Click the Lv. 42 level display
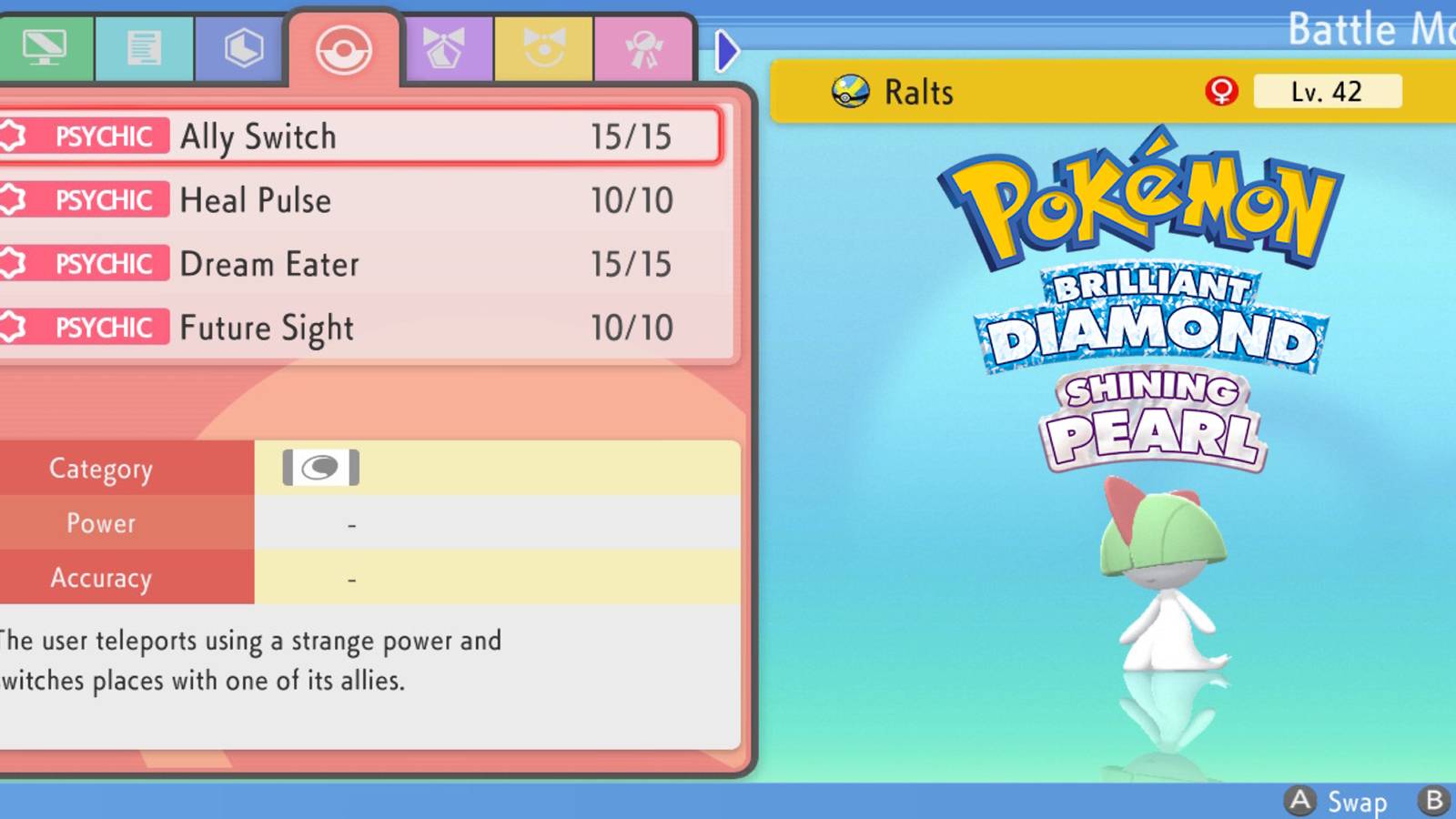Viewport: 1456px width, 819px height. (x=1327, y=91)
